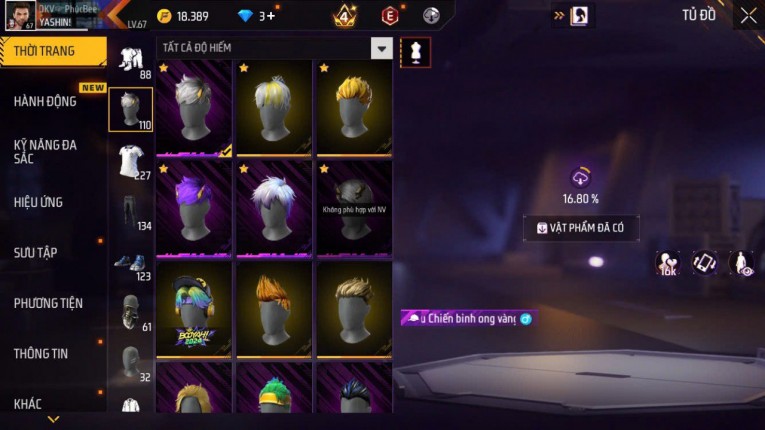
Task: Open the Hành Động category
Action: pos(45,101)
